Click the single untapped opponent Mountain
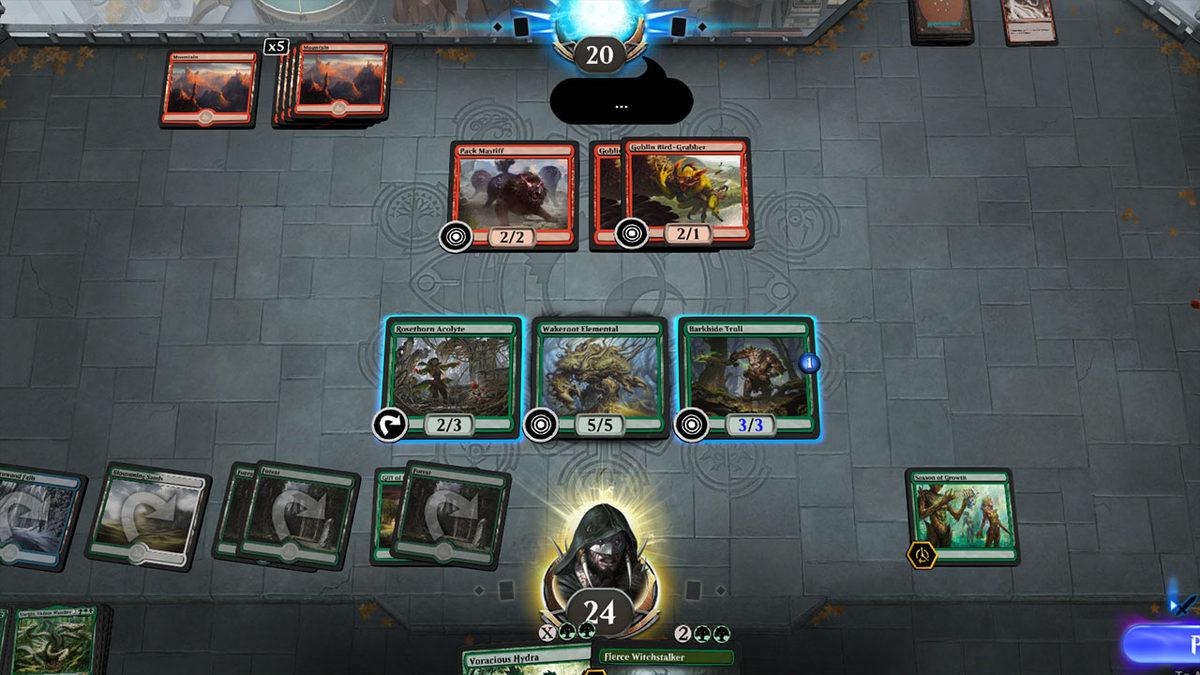The image size is (1200, 675). 210,88
